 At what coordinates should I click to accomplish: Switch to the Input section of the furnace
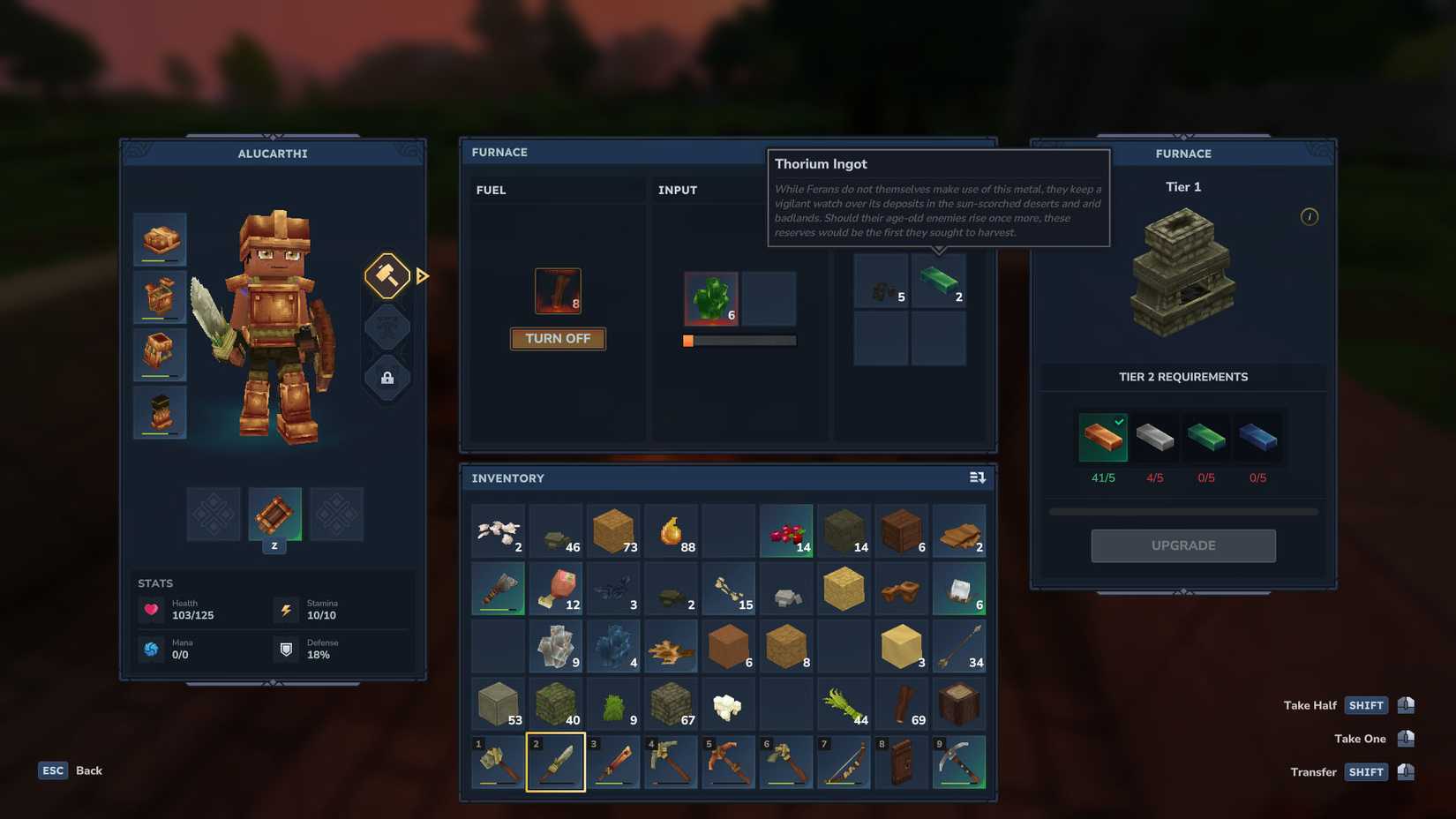pyautogui.click(x=677, y=190)
